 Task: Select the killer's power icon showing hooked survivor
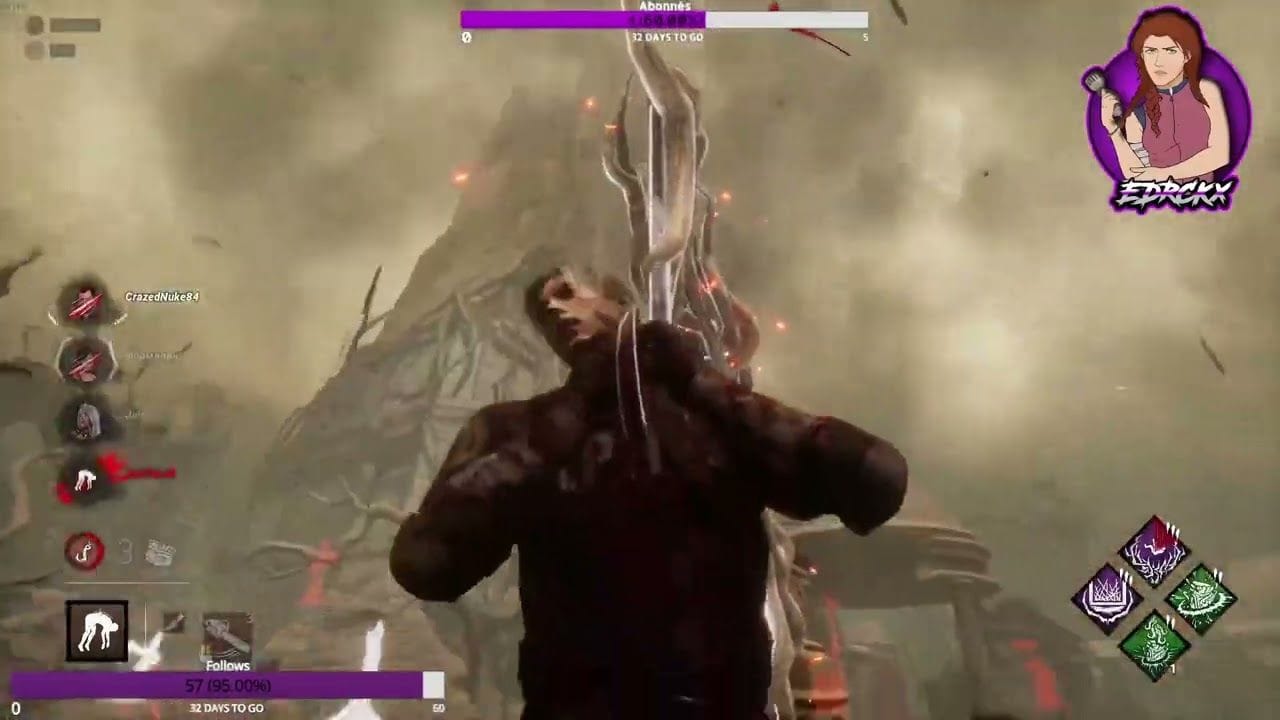coord(95,631)
